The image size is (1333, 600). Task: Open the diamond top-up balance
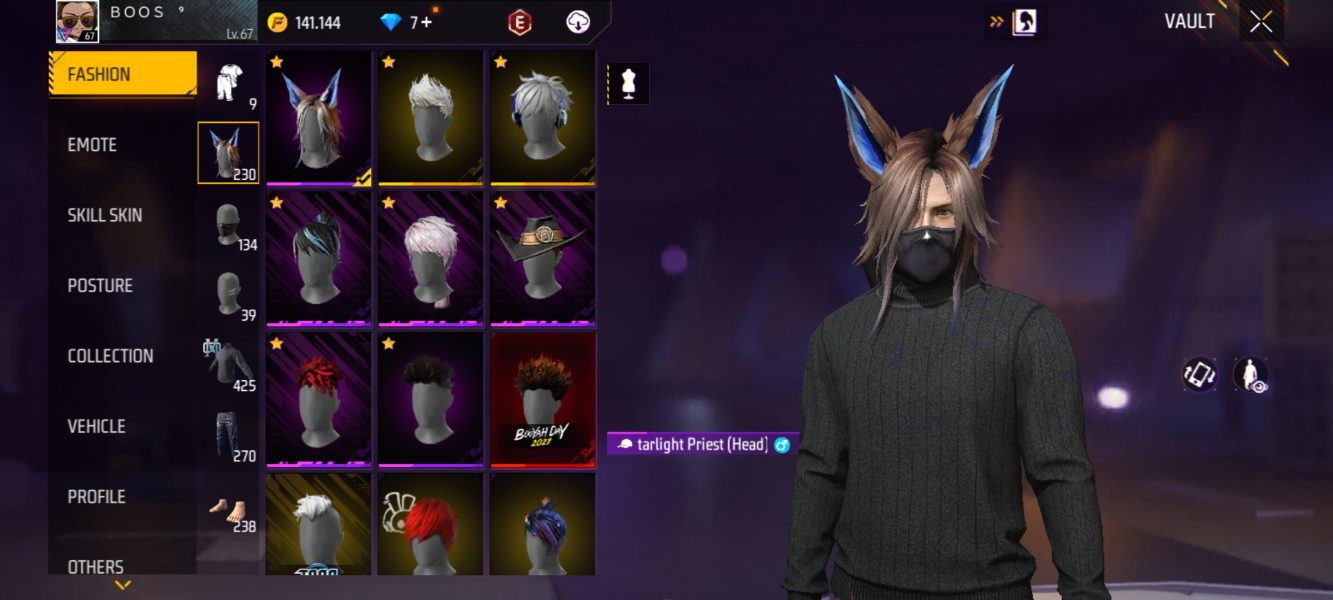pyautogui.click(x=406, y=22)
